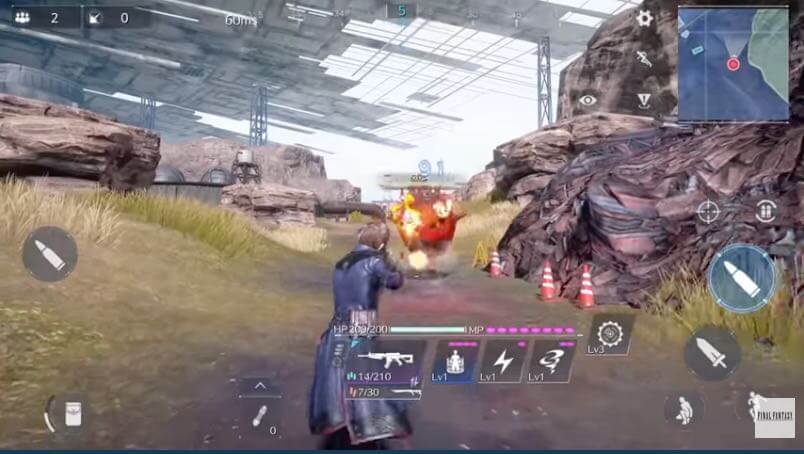Open the settings gear menu

click(644, 18)
